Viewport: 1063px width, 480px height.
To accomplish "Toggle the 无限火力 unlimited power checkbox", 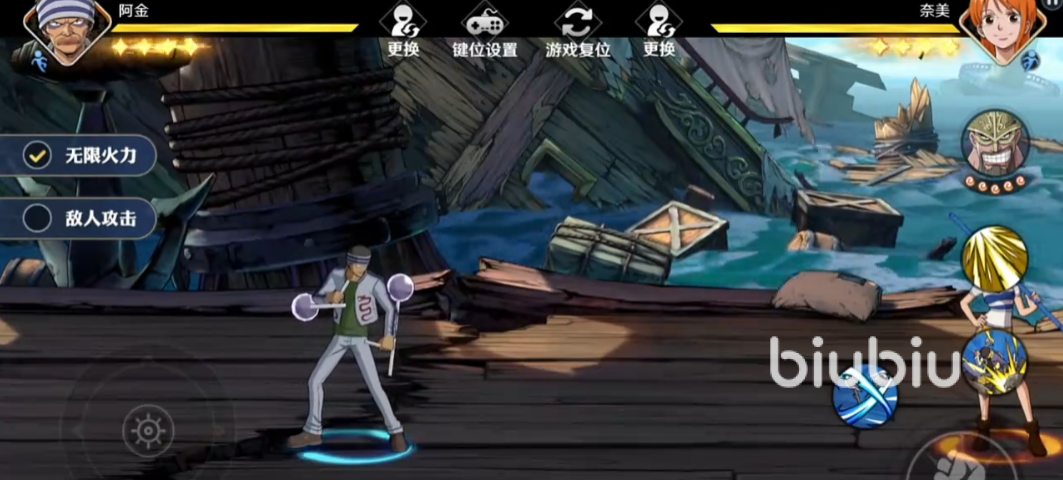I will tap(38, 155).
